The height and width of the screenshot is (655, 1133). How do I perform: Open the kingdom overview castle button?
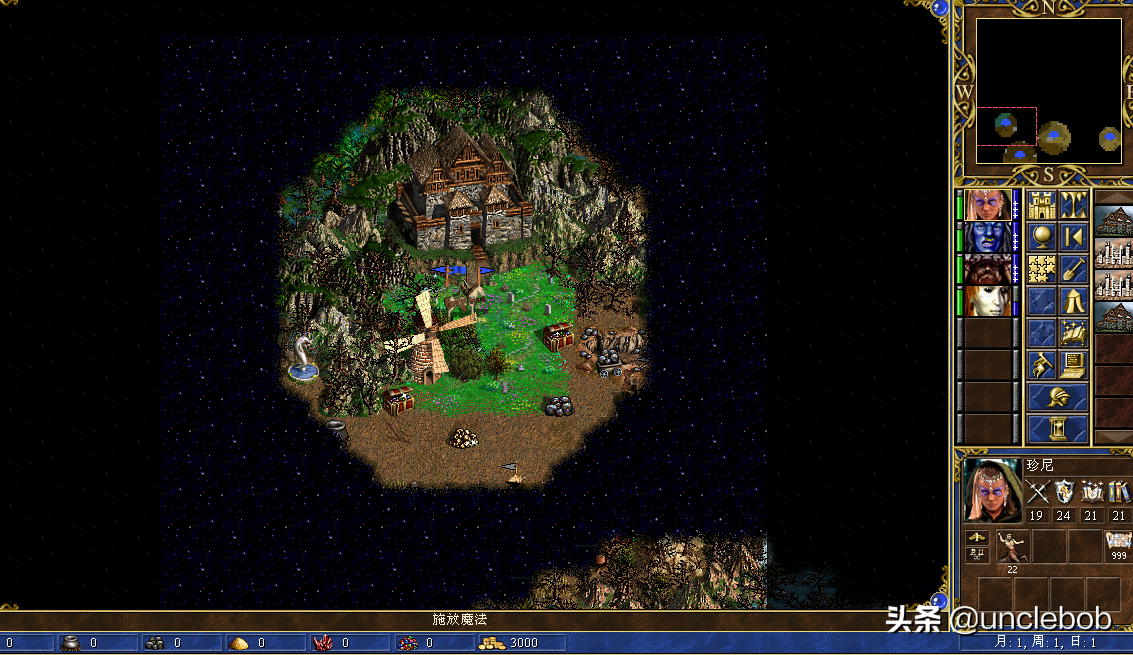(1042, 205)
